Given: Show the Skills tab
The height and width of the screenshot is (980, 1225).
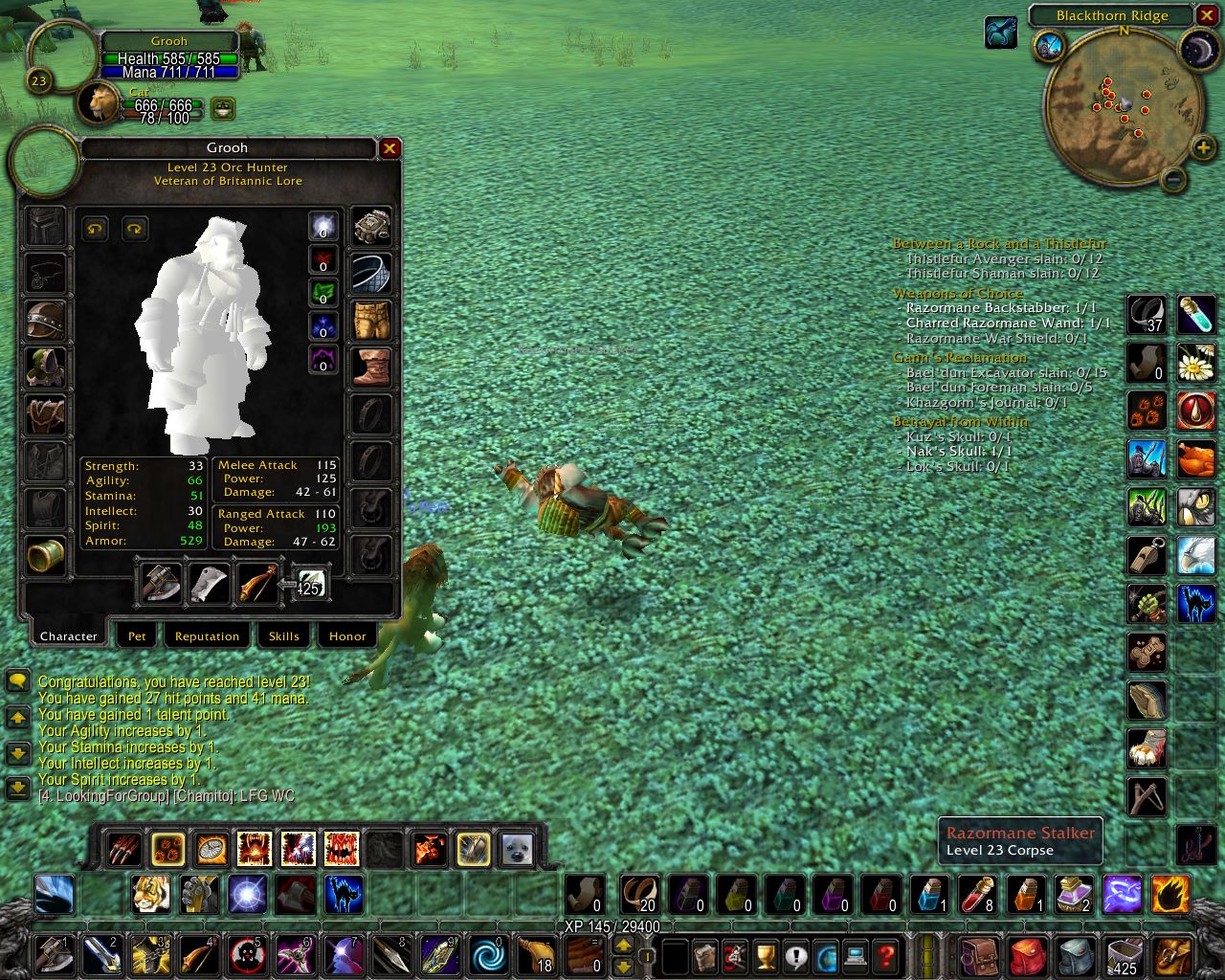Looking at the screenshot, I should [x=284, y=635].
